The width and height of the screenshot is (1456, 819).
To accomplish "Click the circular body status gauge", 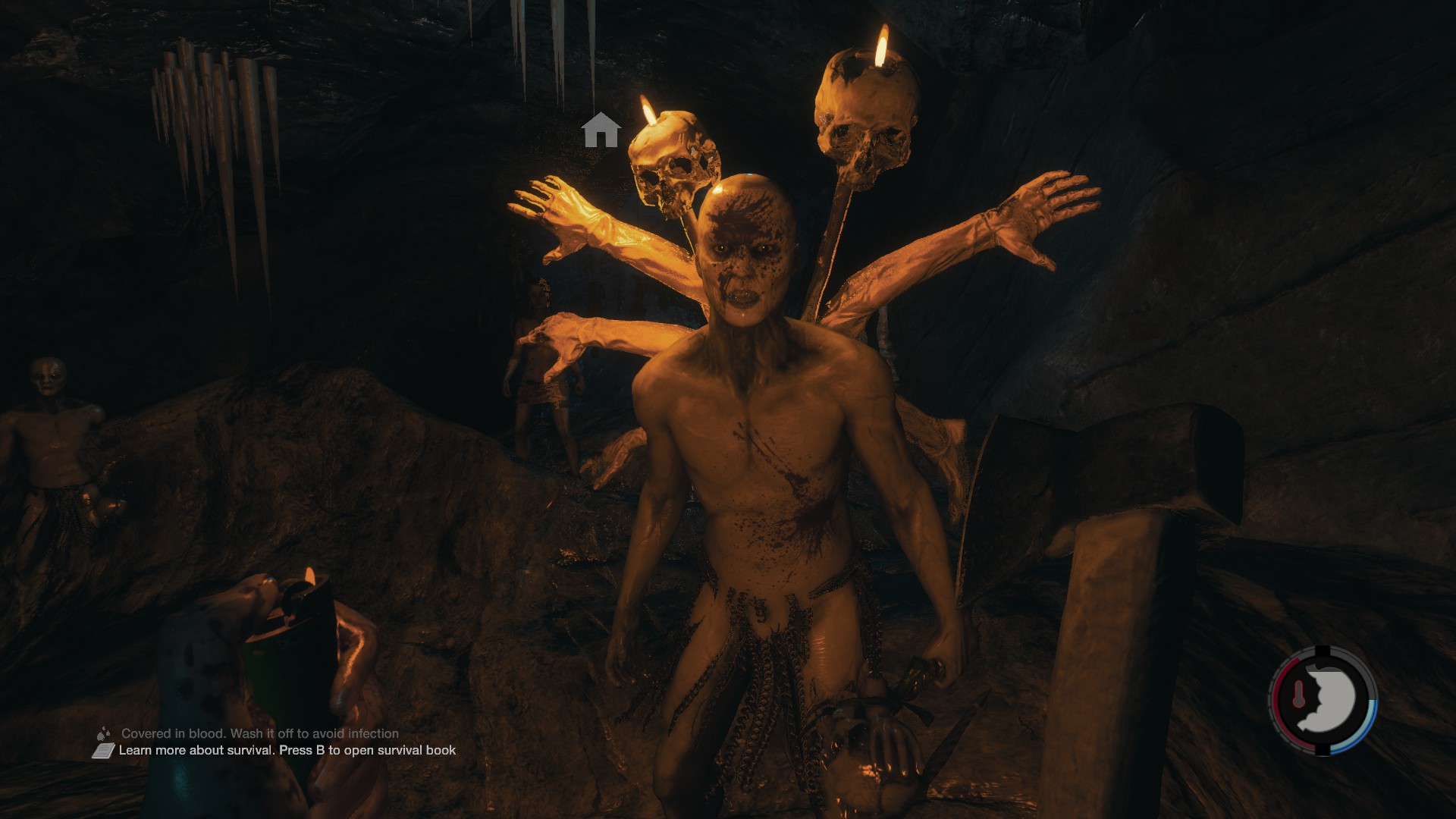I will click(x=1323, y=699).
